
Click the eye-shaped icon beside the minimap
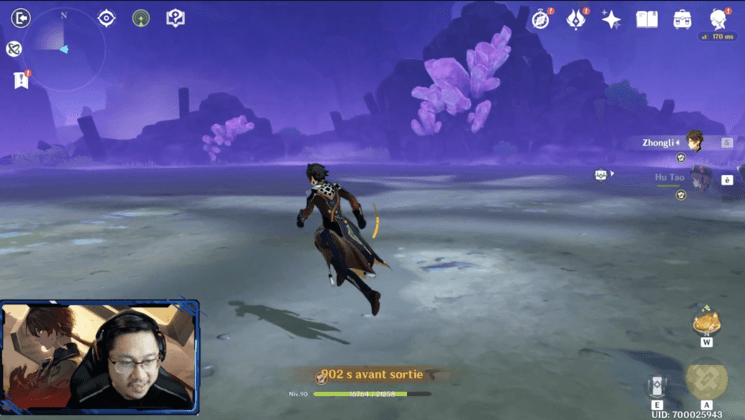pos(107,18)
